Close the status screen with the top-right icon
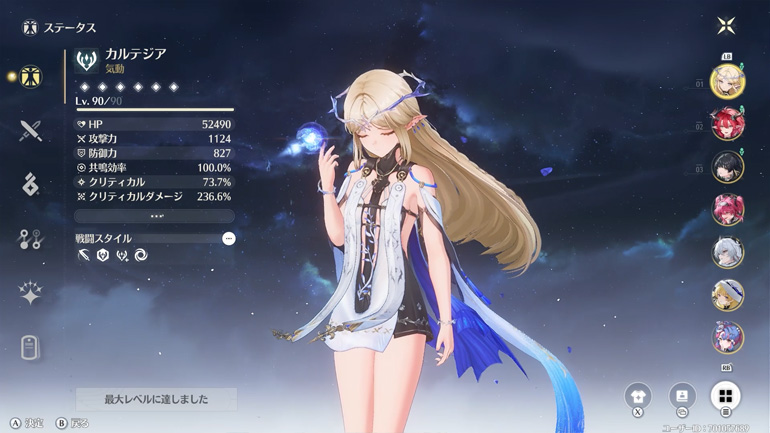The height and width of the screenshot is (433, 770). [x=727, y=27]
